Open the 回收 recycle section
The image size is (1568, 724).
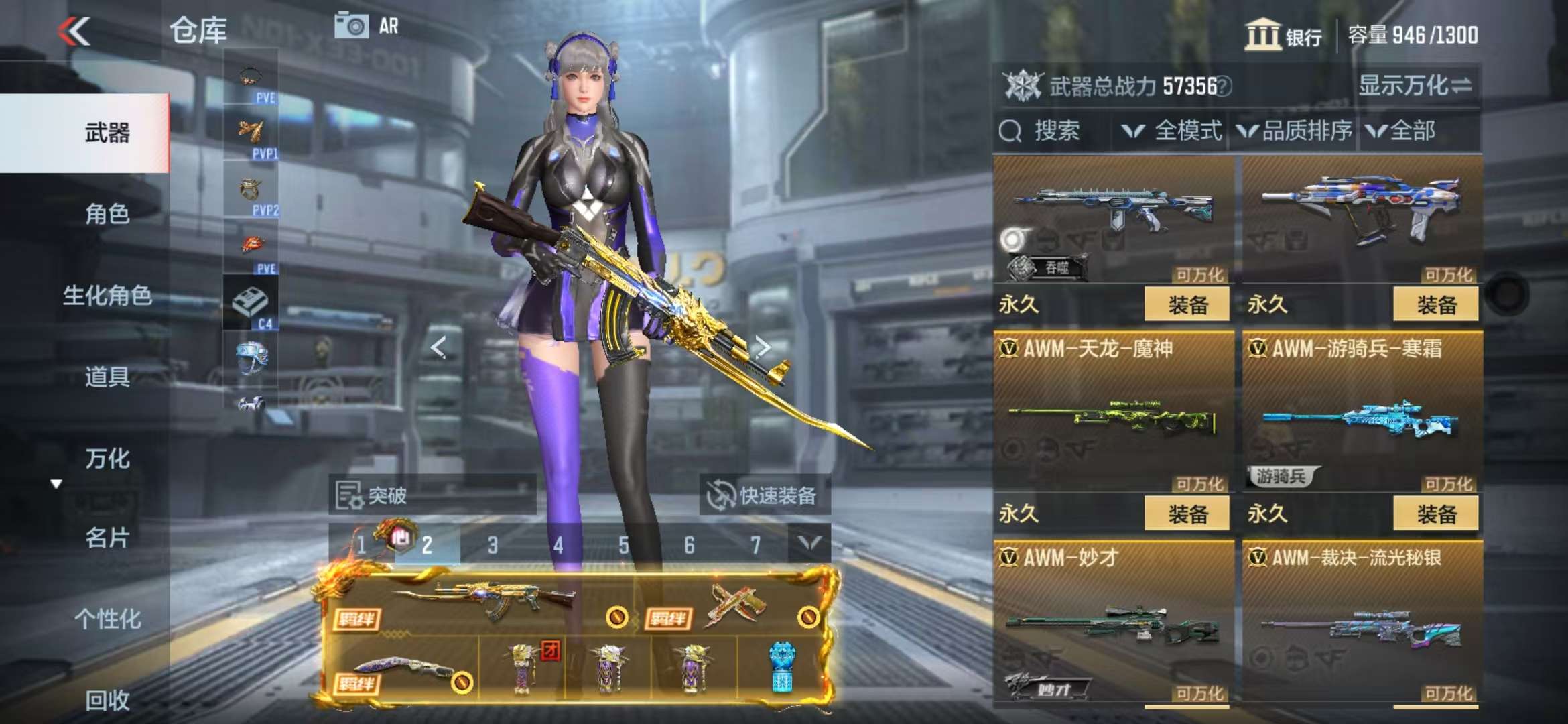(107, 701)
